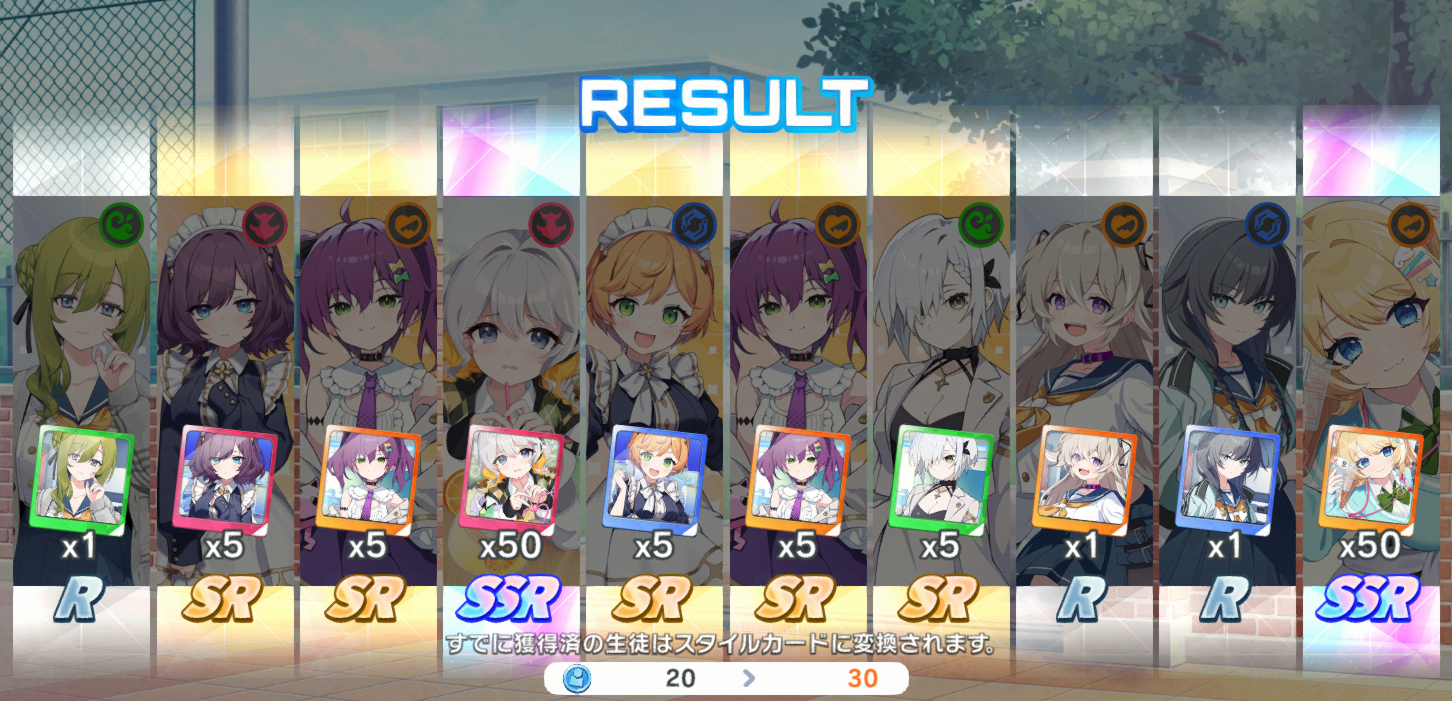
Task: Click the brown-haired maid's pink-framed thumbnail
Action: point(225,477)
